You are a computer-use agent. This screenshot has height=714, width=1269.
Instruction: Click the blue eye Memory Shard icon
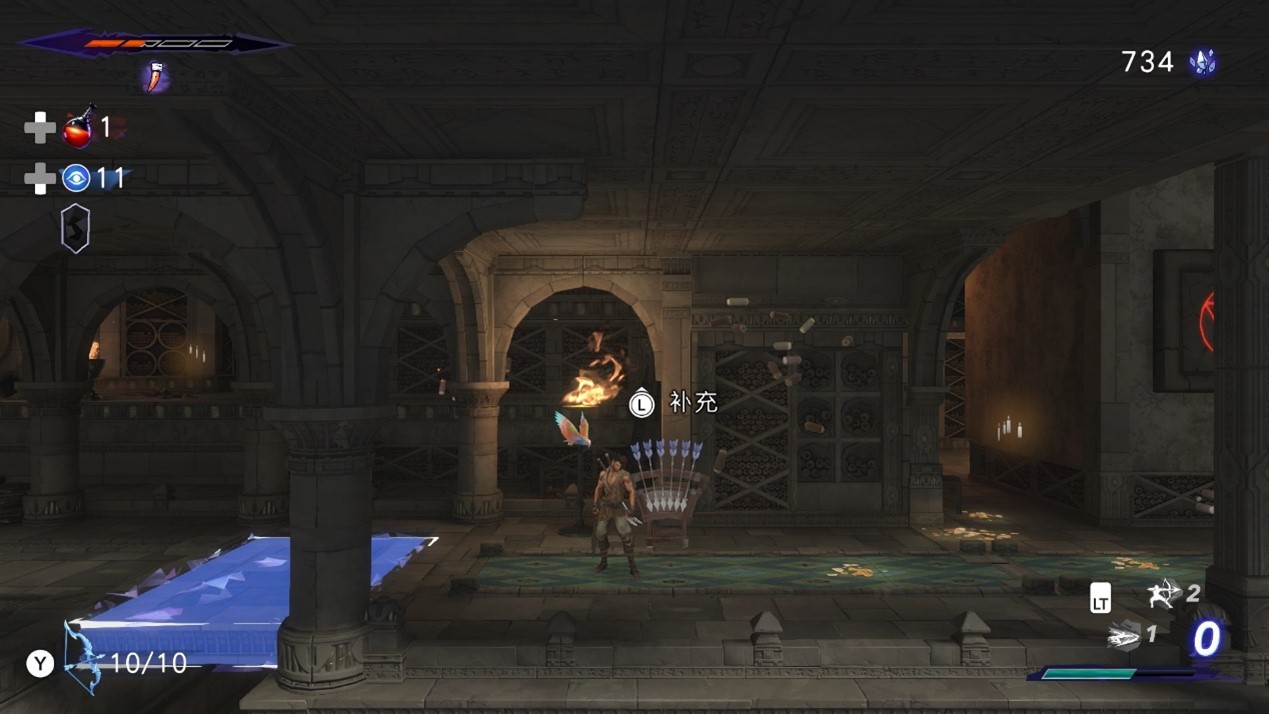click(x=76, y=178)
